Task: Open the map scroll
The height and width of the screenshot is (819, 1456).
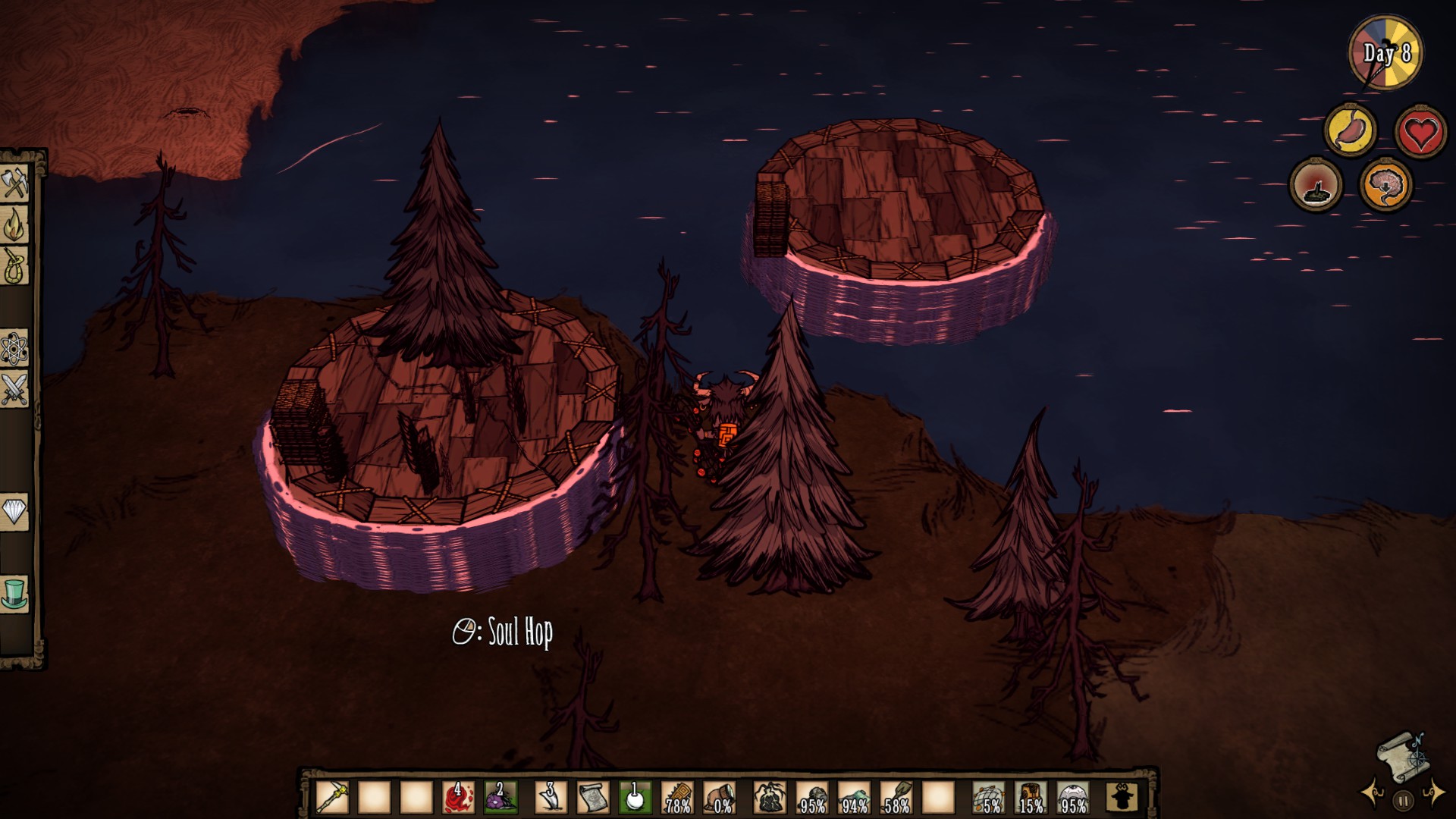Action: pos(1401,755)
